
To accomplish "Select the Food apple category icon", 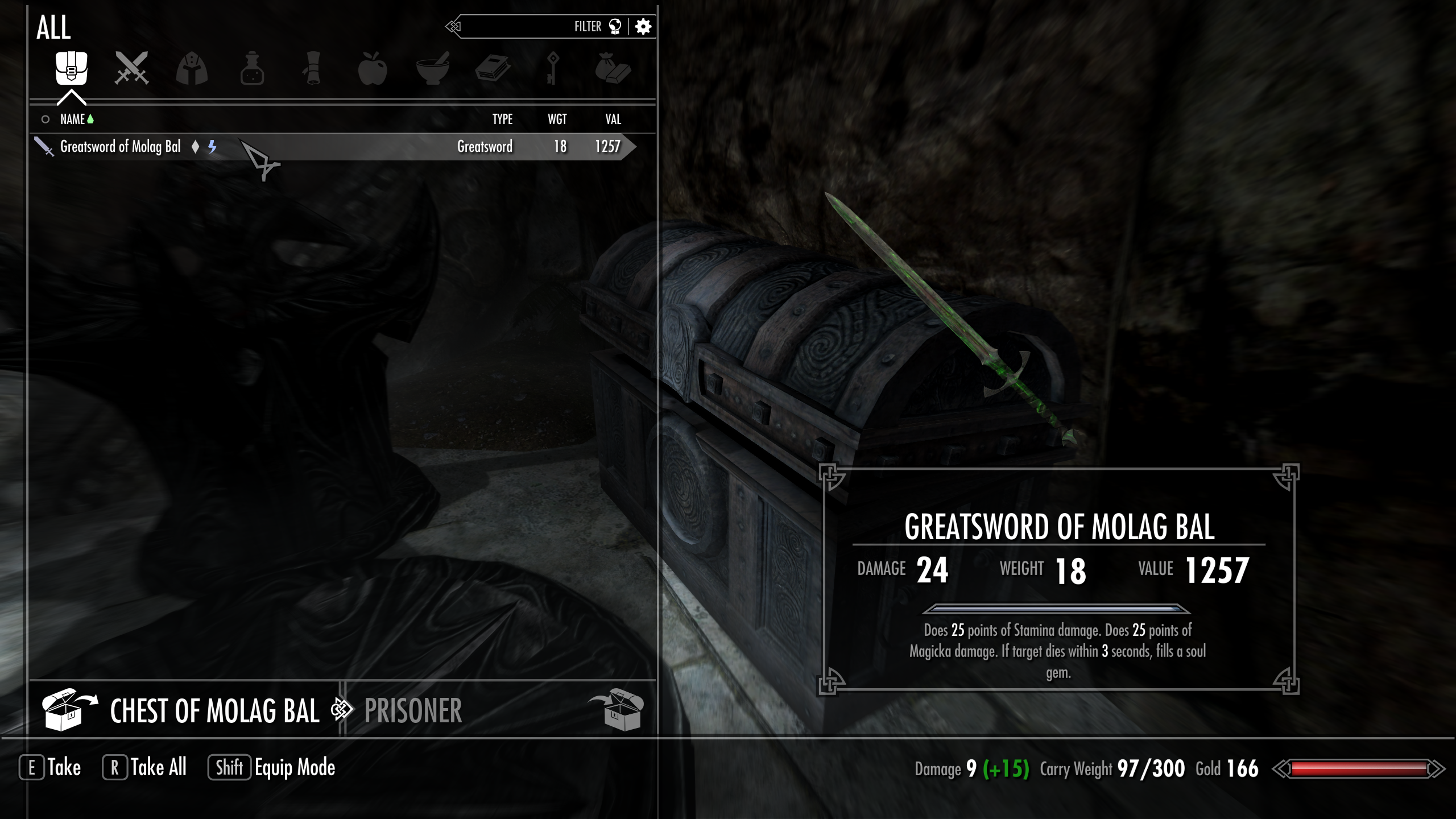I will tap(373, 68).
